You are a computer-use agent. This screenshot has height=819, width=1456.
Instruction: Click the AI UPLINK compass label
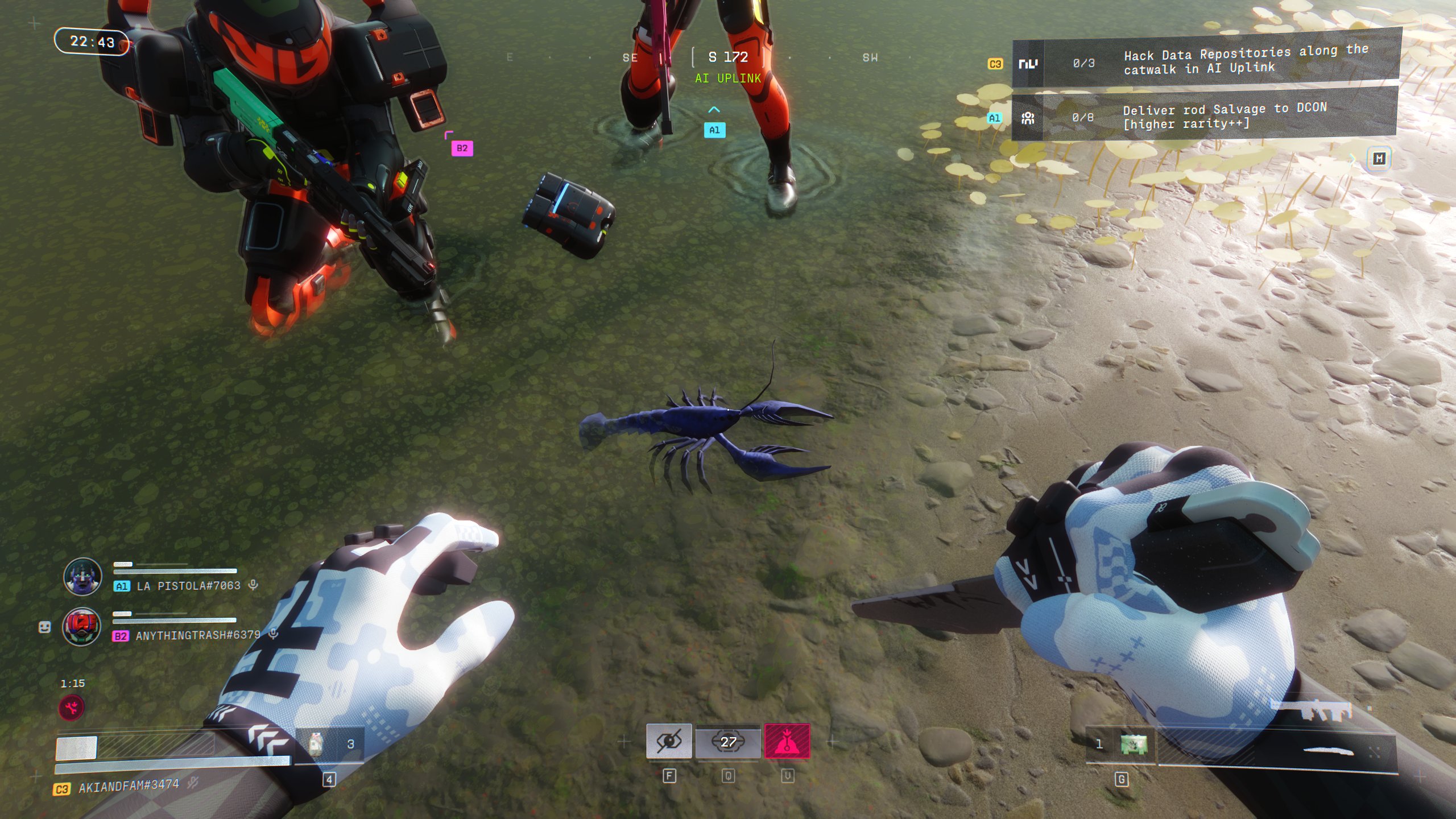727,78
